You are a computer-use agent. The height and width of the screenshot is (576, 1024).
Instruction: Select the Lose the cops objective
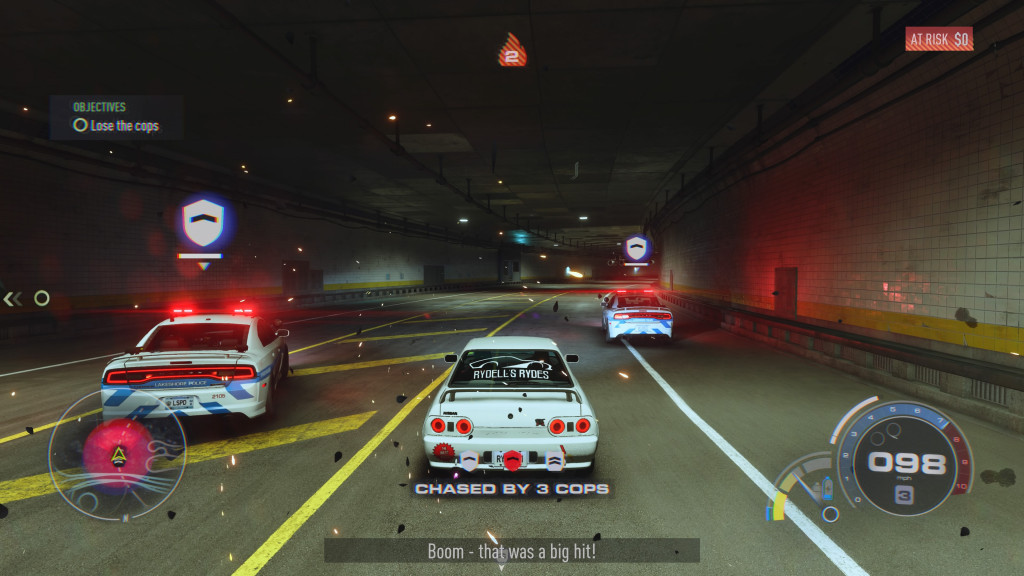115,126
